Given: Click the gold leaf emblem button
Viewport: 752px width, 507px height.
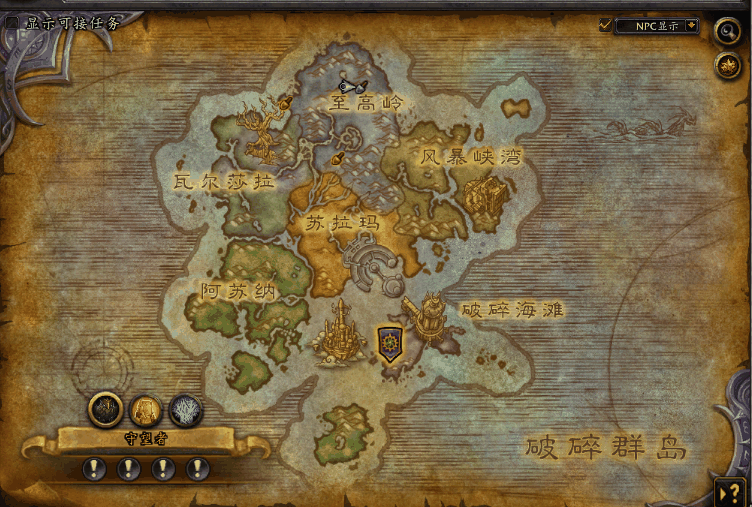Looking at the screenshot, I should [727, 66].
